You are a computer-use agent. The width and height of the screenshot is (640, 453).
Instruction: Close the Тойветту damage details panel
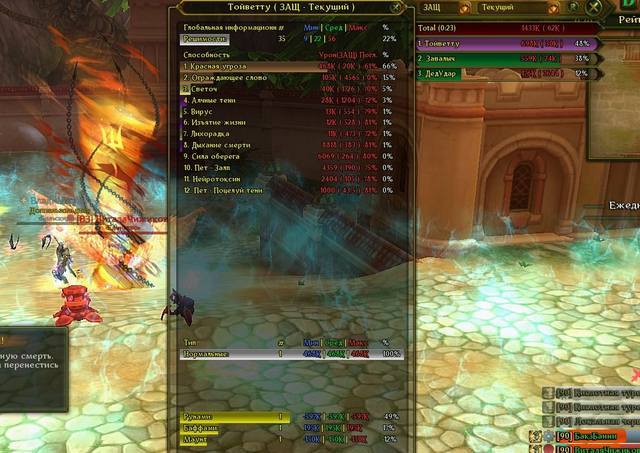397,7
